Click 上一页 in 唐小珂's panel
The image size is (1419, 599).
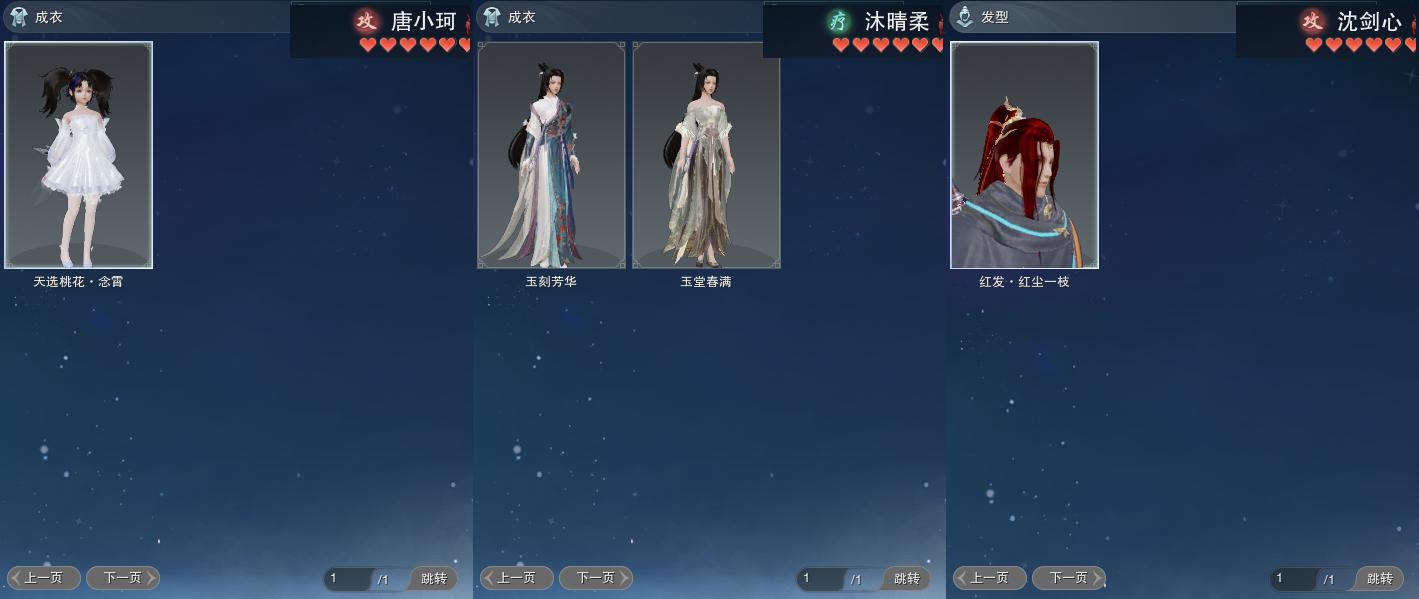click(44, 578)
